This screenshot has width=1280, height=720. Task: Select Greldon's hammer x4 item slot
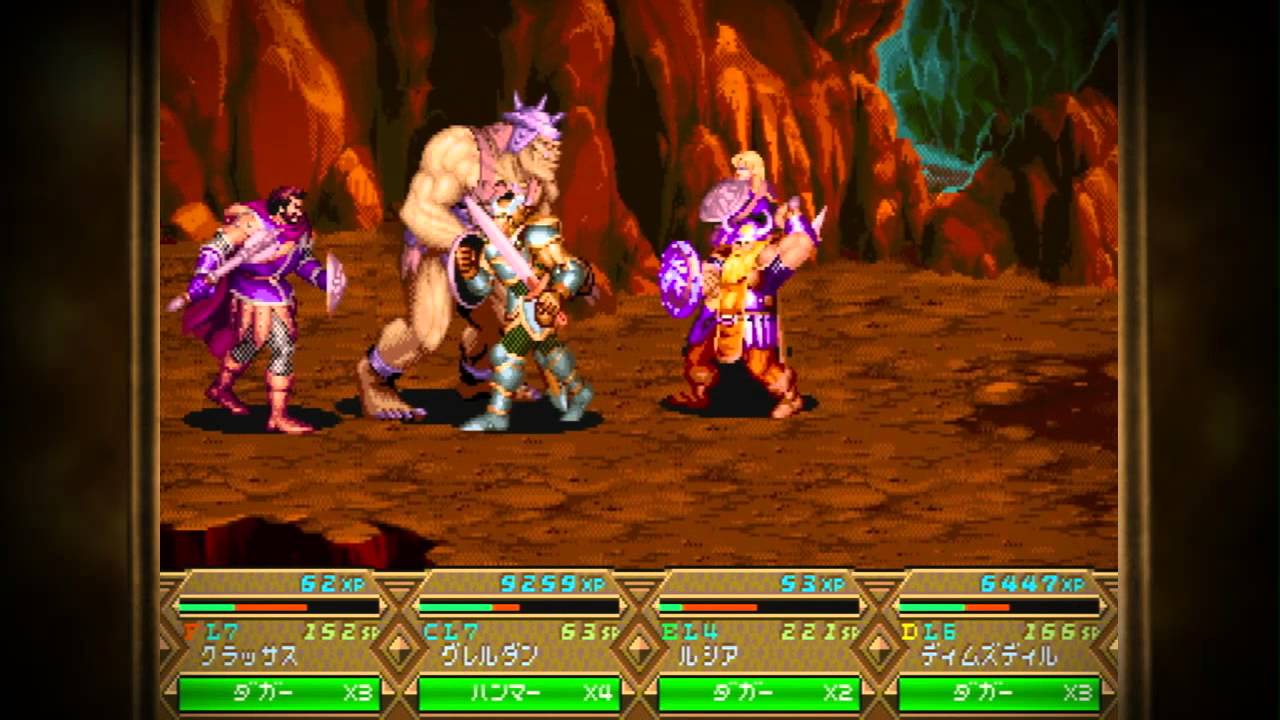coord(519,693)
